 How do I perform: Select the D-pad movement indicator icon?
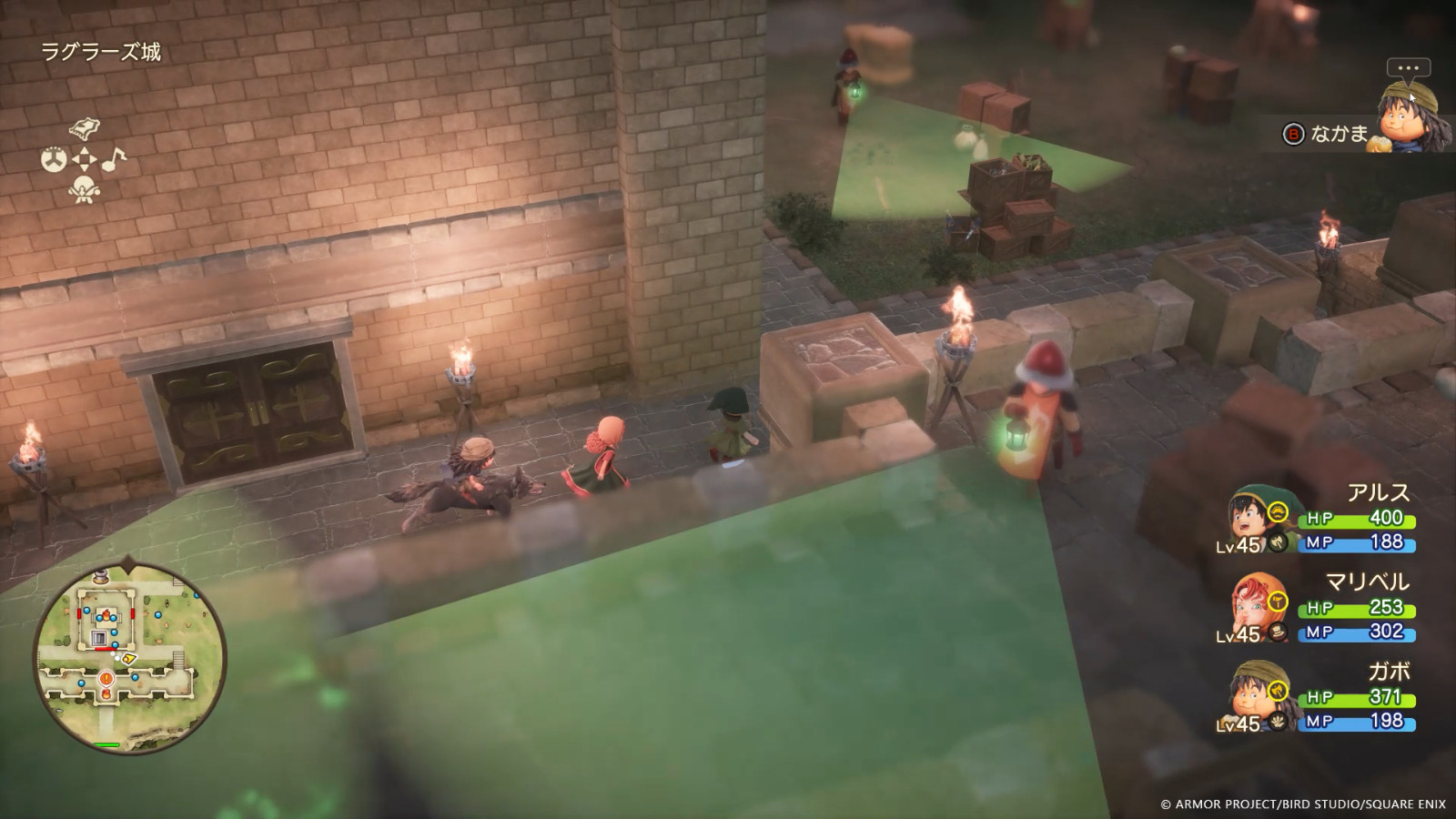coord(84,158)
